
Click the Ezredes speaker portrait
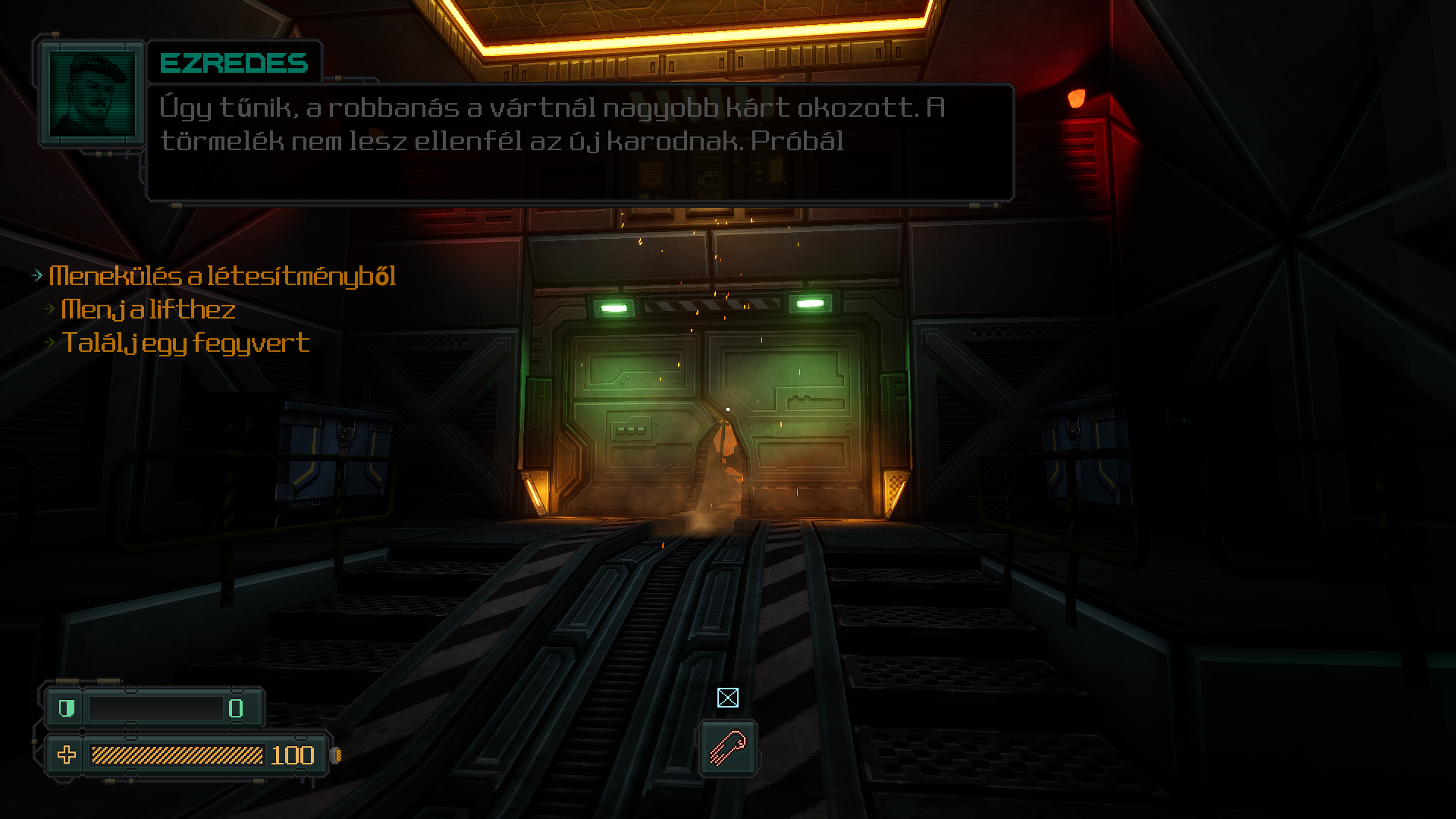click(x=92, y=95)
